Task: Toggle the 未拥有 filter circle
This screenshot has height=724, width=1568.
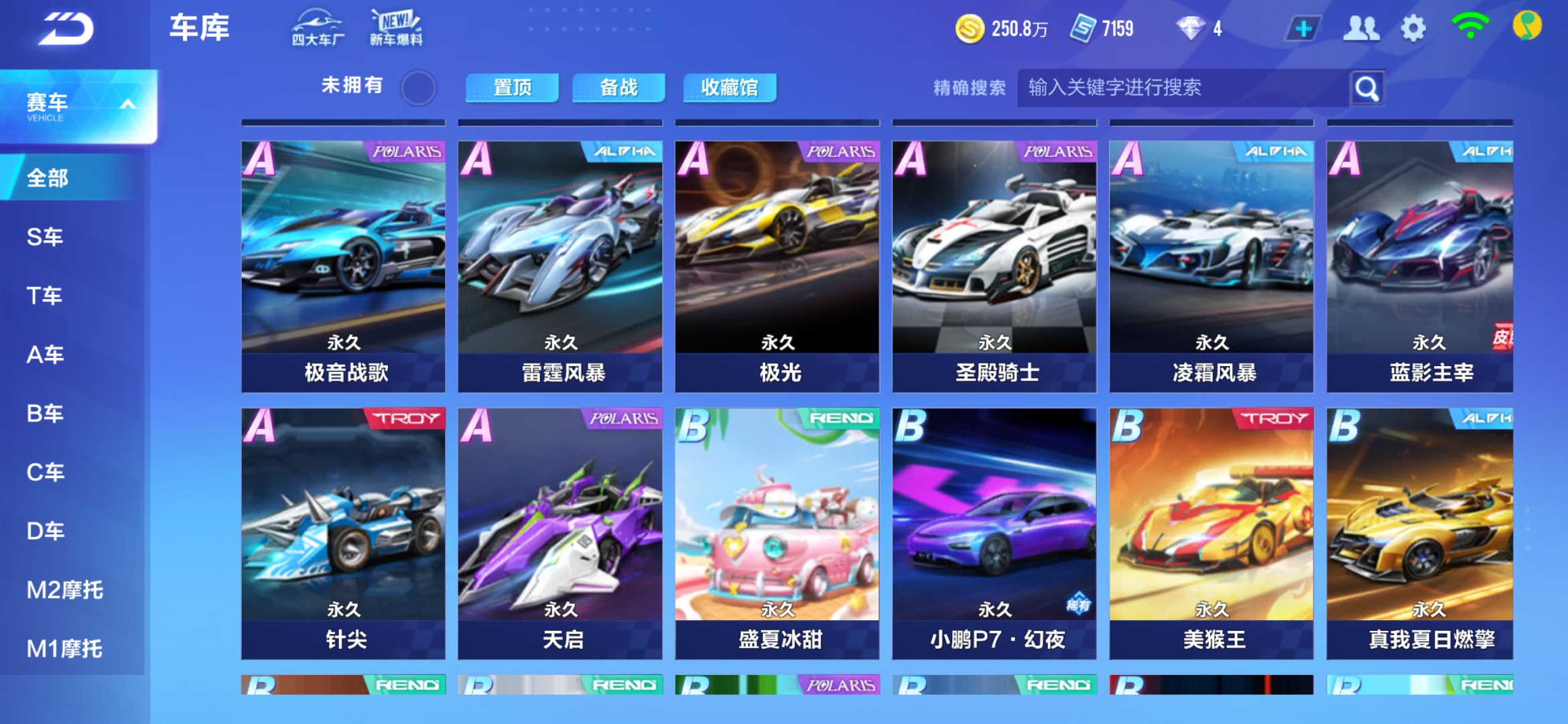Action: tap(419, 87)
